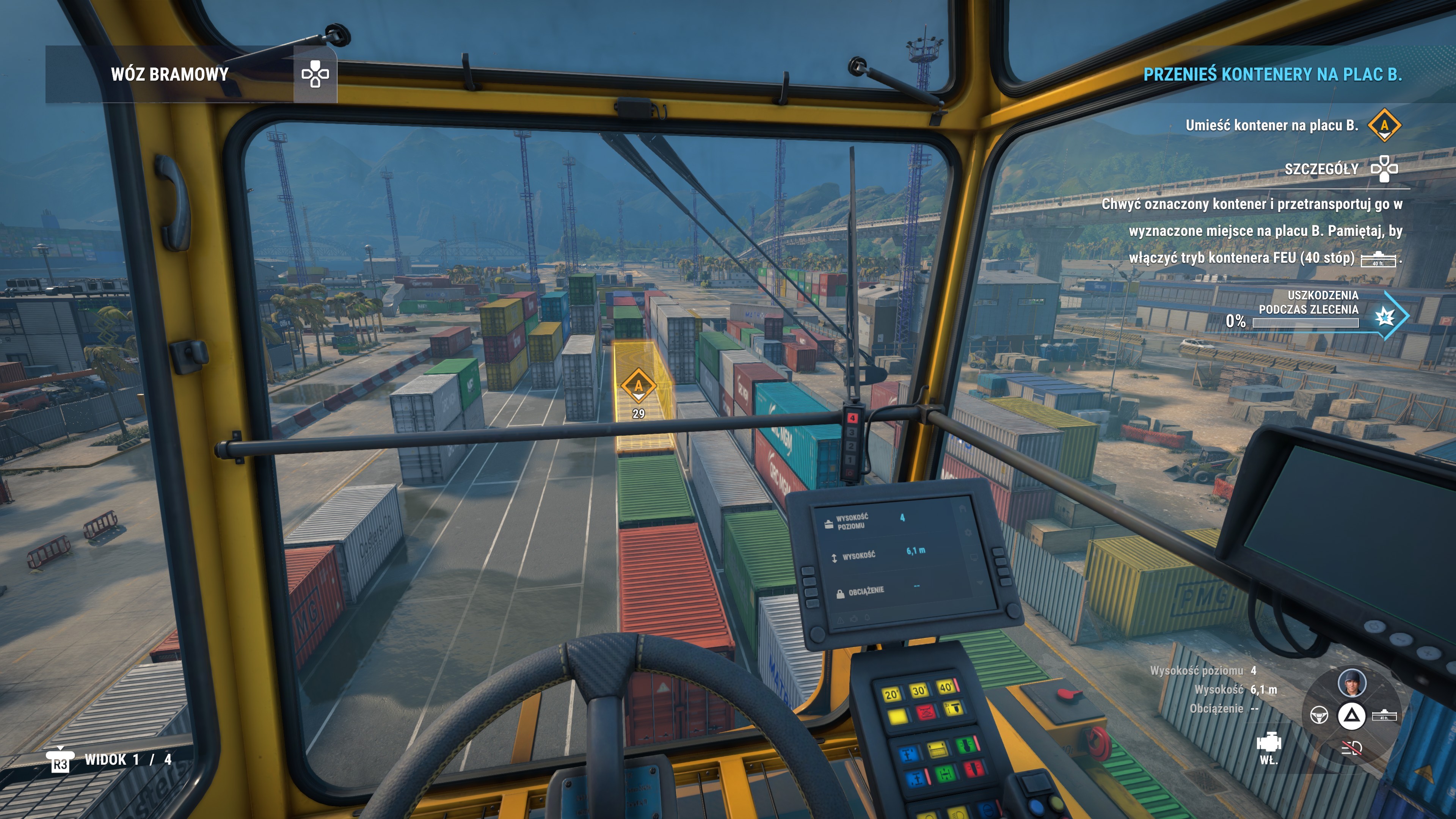Viewport: 1456px width, 819px height.
Task: Click the mission title 'PRZENIEŚ KONTENERY NA PLAC B.'
Action: (x=1272, y=74)
